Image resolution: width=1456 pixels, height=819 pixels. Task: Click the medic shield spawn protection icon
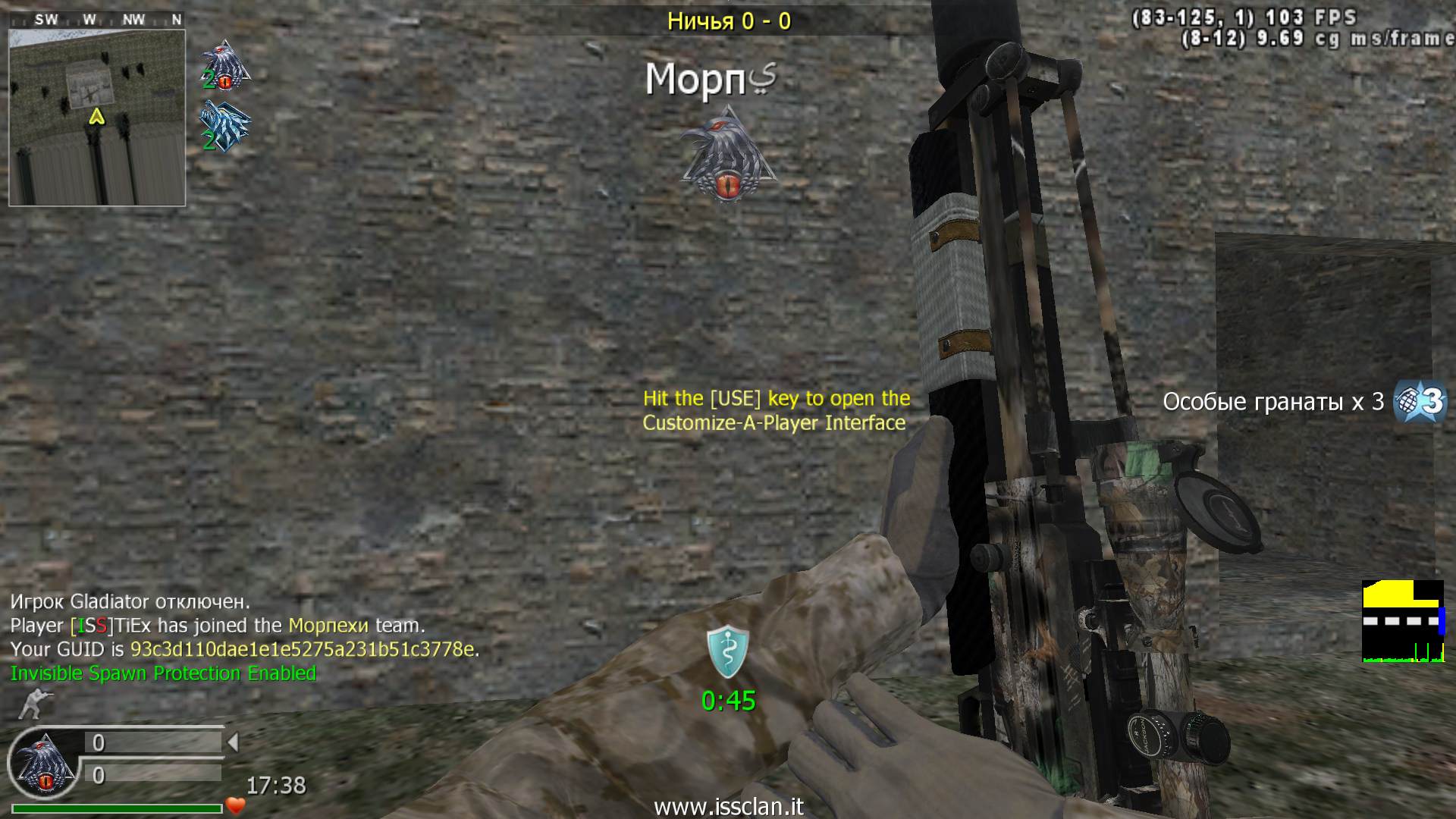pyautogui.click(x=728, y=651)
